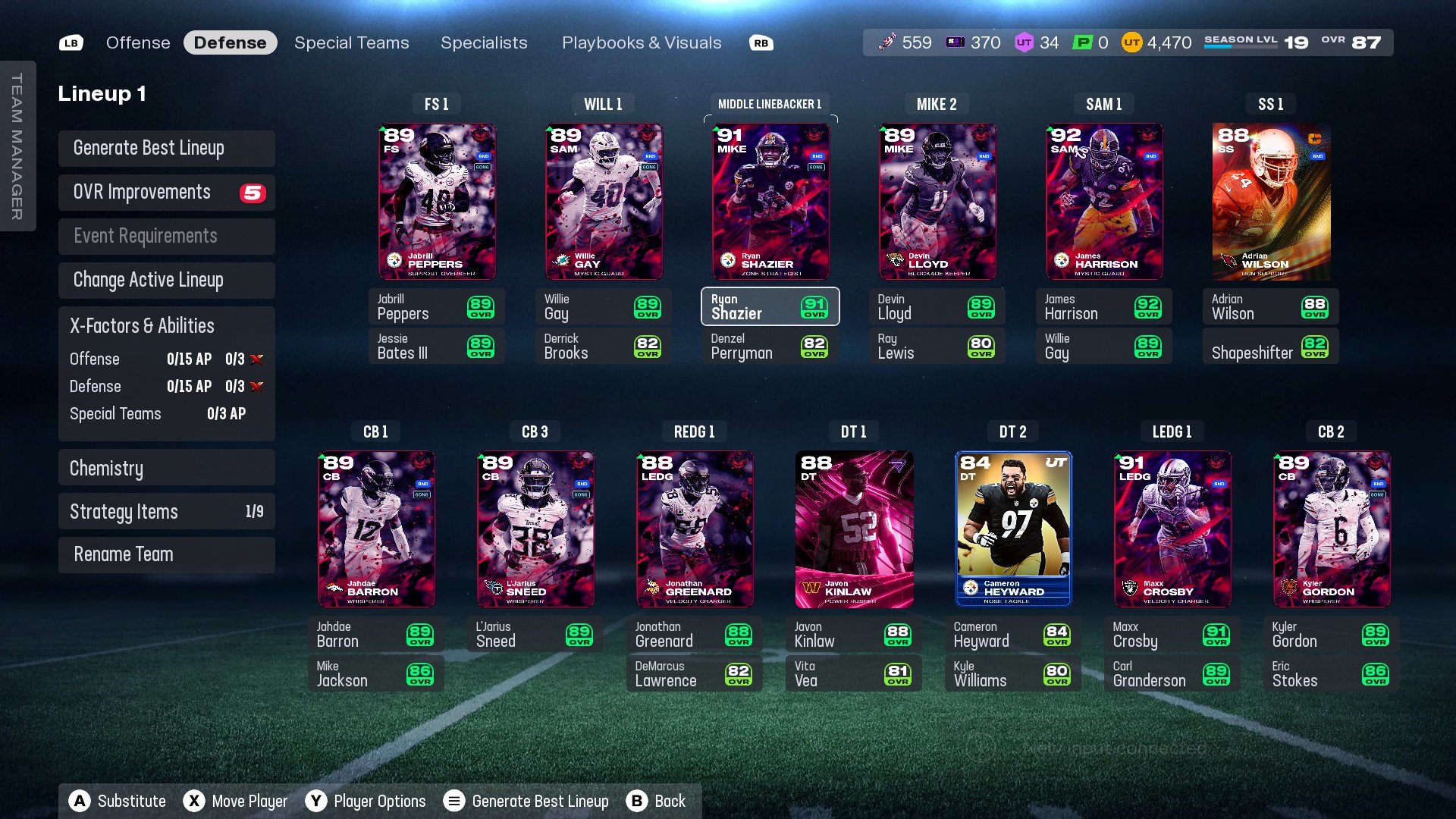
Task: Select Cameron Heyward's DT card
Action: (x=1013, y=529)
